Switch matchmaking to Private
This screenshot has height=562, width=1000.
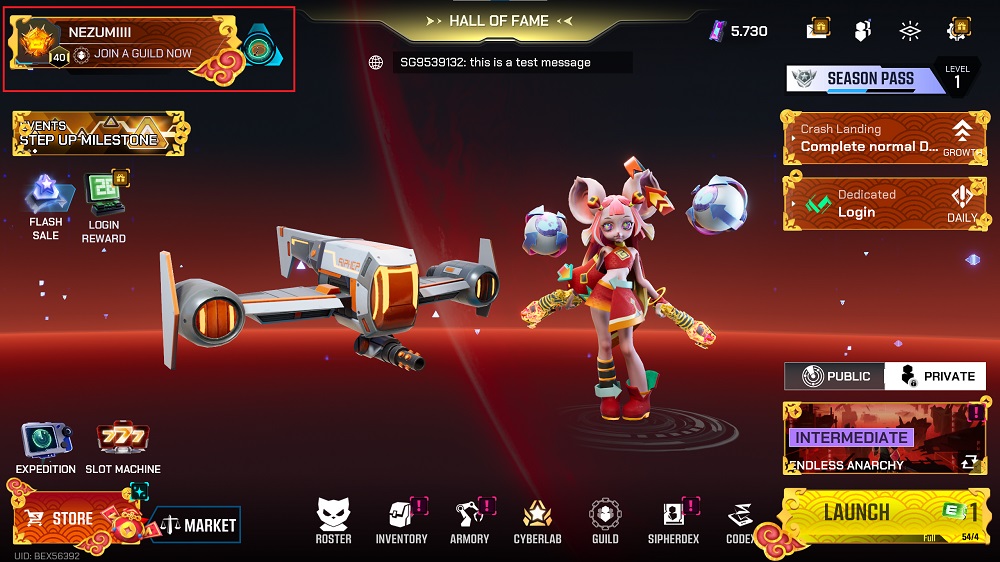[x=936, y=376]
